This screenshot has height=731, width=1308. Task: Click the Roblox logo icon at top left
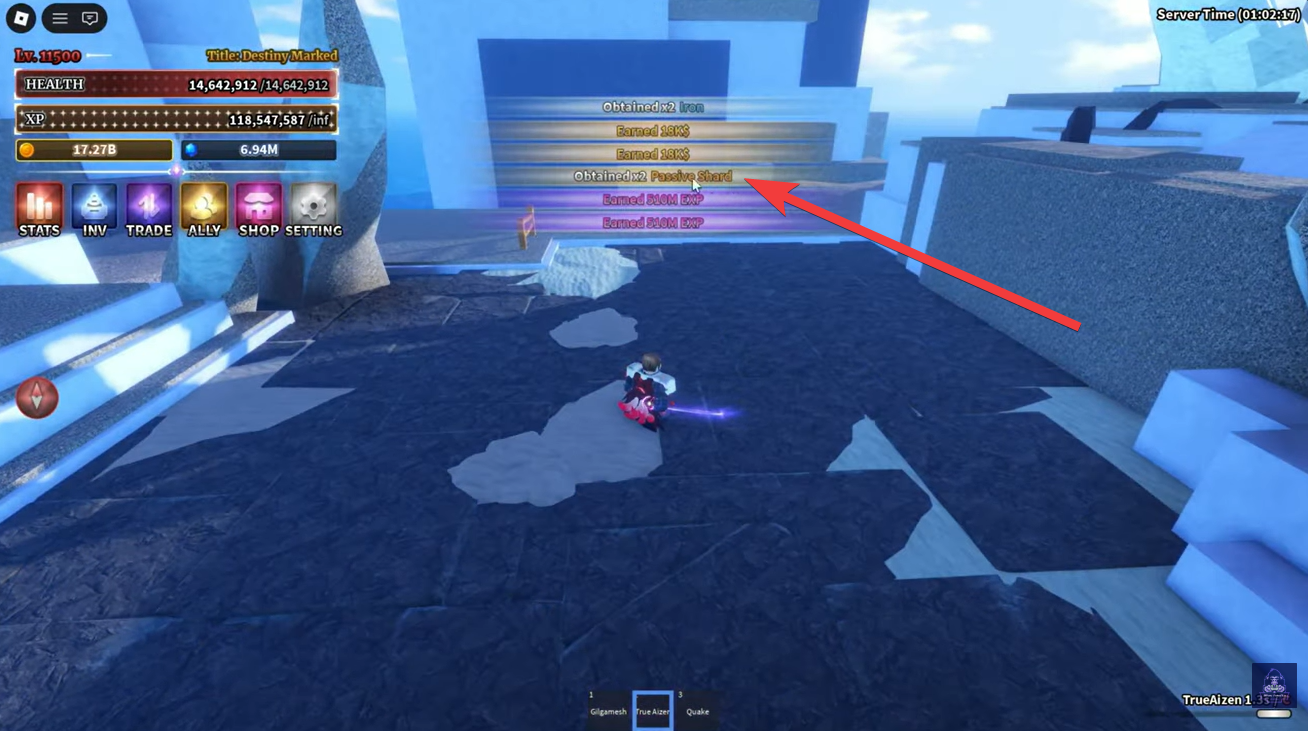[20, 18]
